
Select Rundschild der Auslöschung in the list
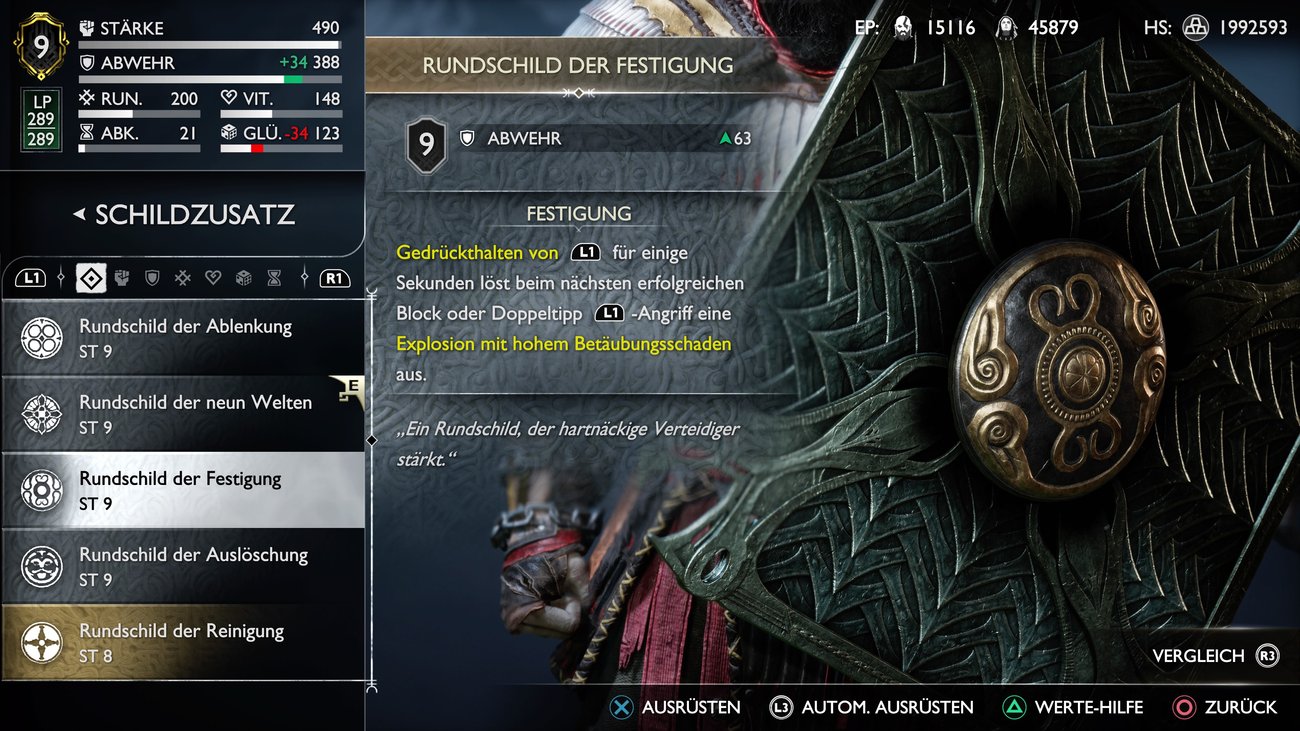click(x=180, y=565)
